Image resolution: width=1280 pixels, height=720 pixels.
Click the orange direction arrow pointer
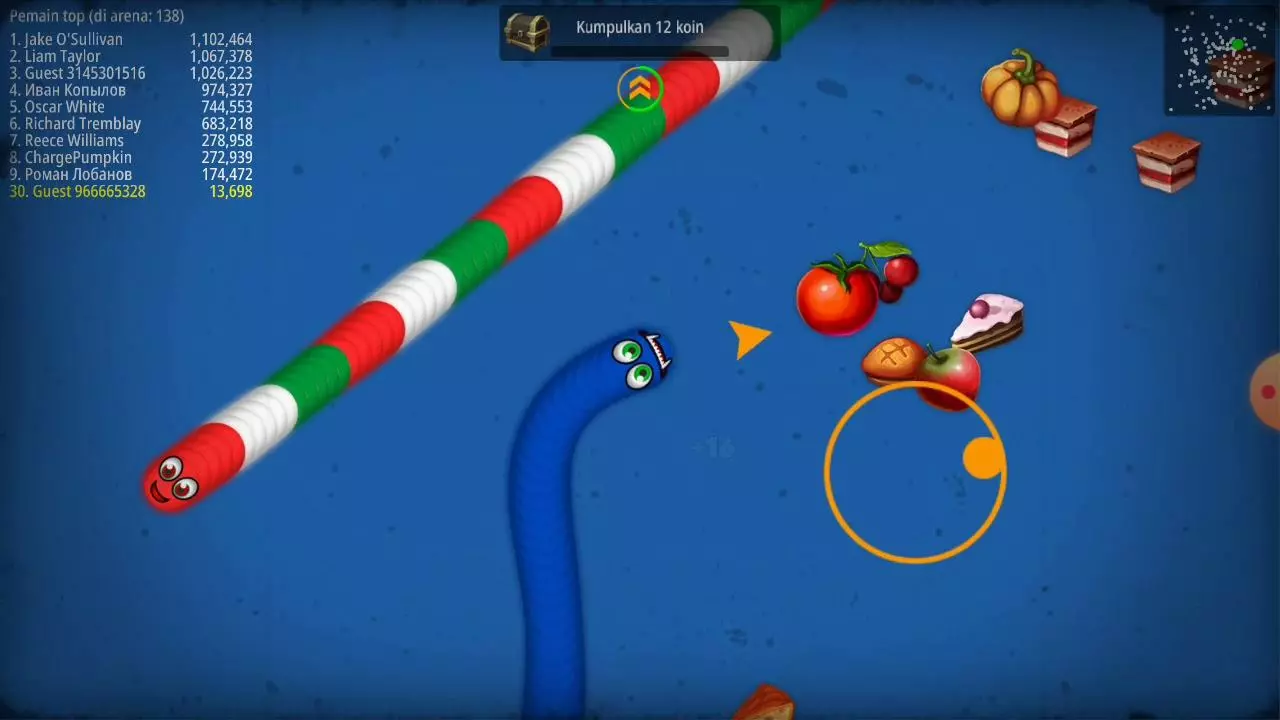click(749, 338)
